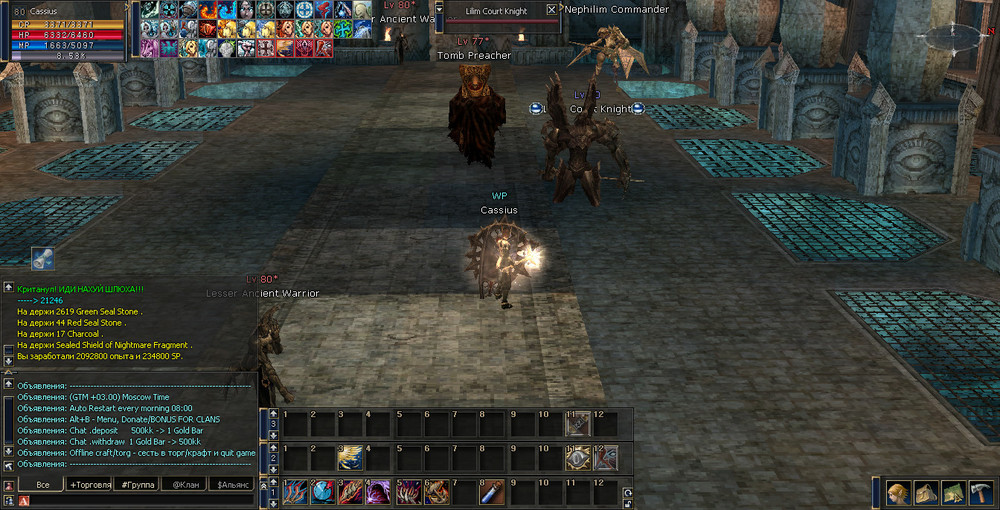Activate the blue orb skill in slot 2
This screenshot has width=1000, height=510.
322,491
